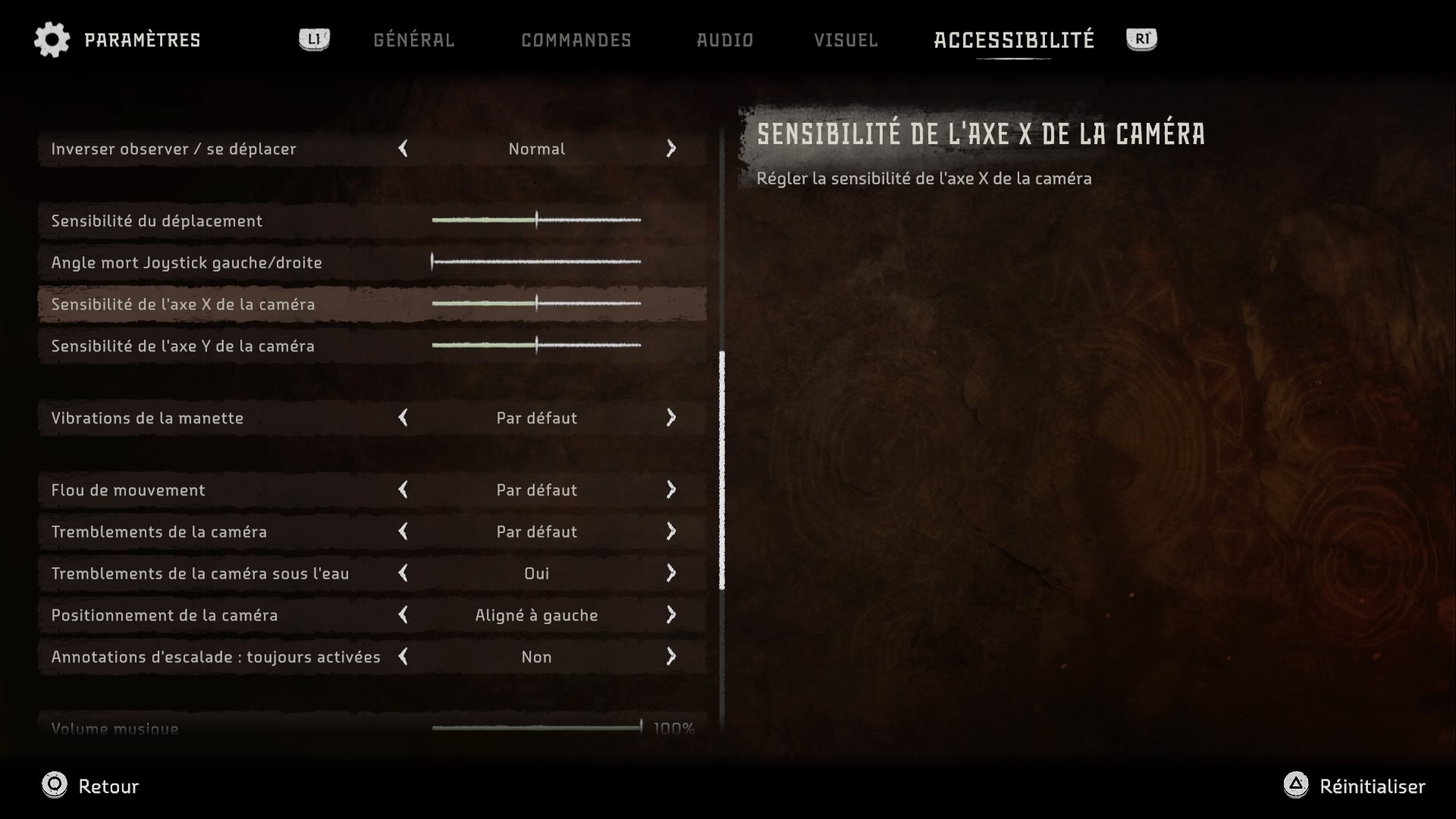Image resolution: width=1456 pixels, height=819 pixels.
Task: Click the Retour button
Action: 90,786
